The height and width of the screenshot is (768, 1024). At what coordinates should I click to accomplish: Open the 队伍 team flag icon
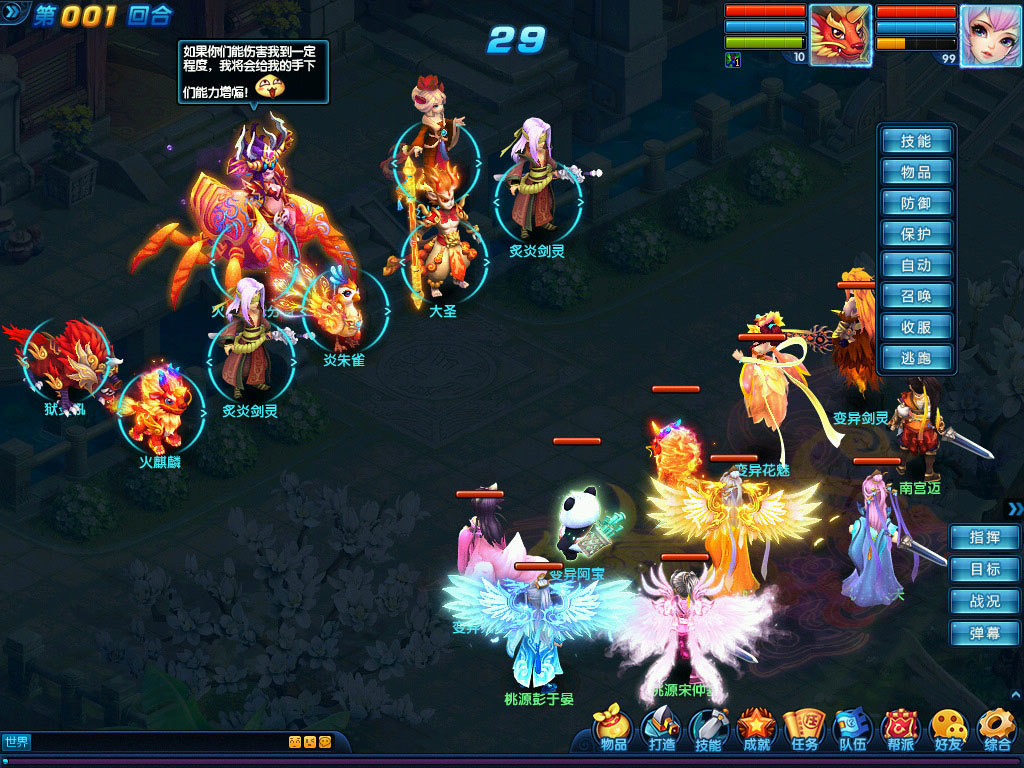853,730
